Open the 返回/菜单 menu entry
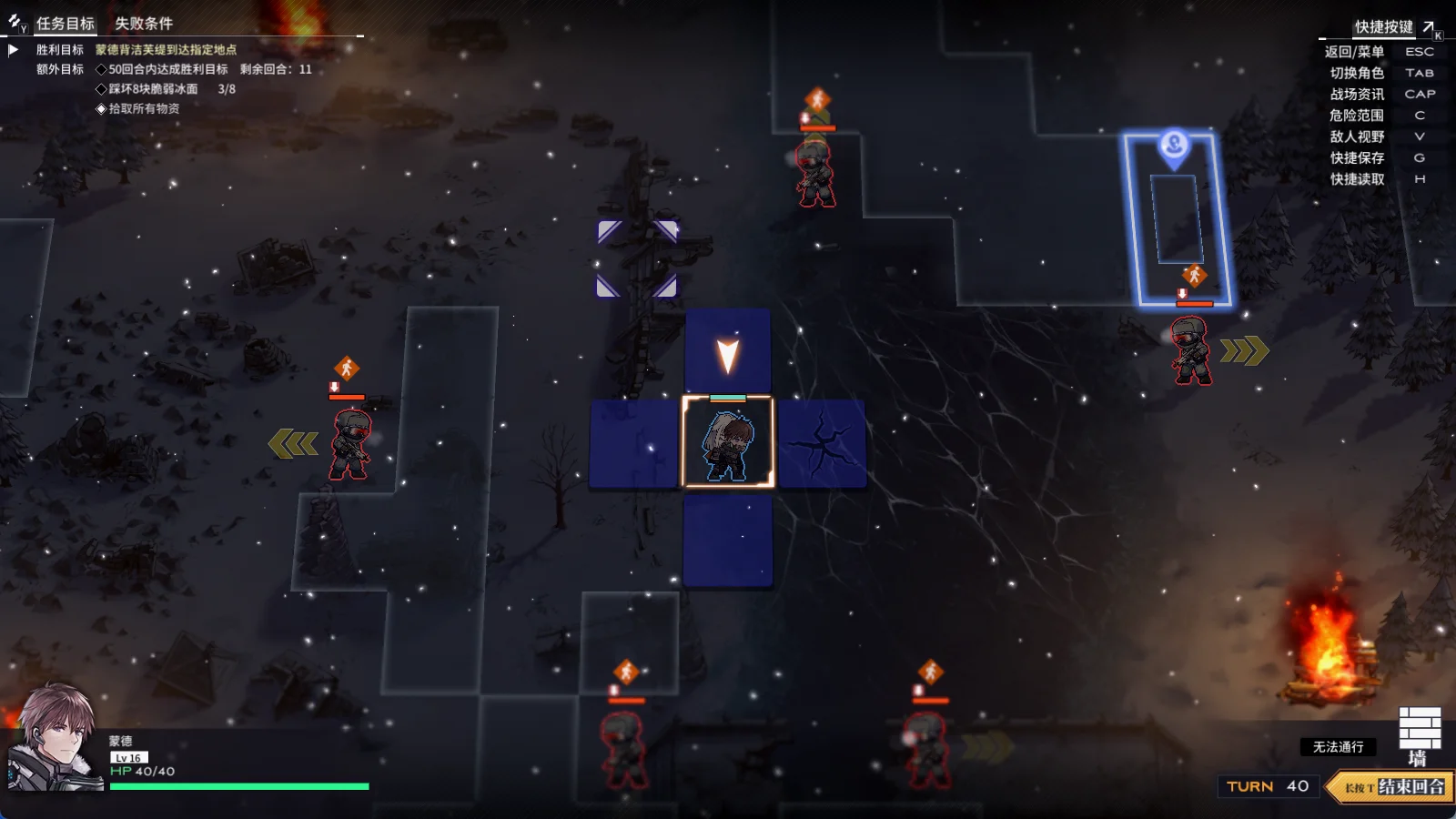 [1354, 52]
